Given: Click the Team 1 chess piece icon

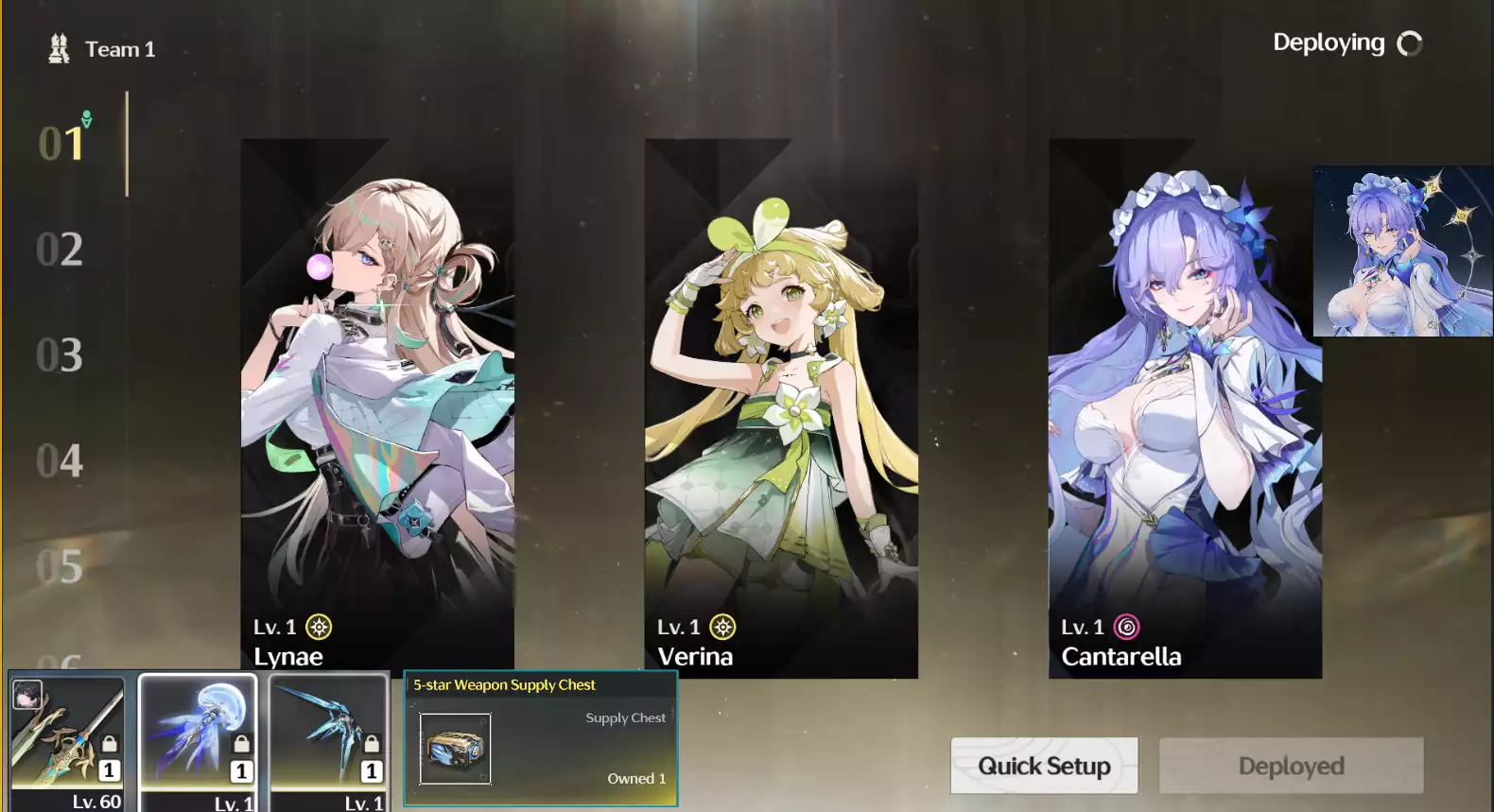Looking at the screenshot, I should coord(58,47).
